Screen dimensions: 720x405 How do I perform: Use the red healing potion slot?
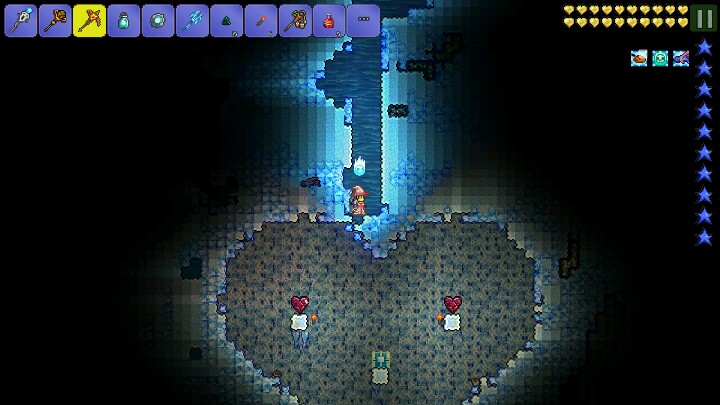pyautogui.click(x=329, y=20)
